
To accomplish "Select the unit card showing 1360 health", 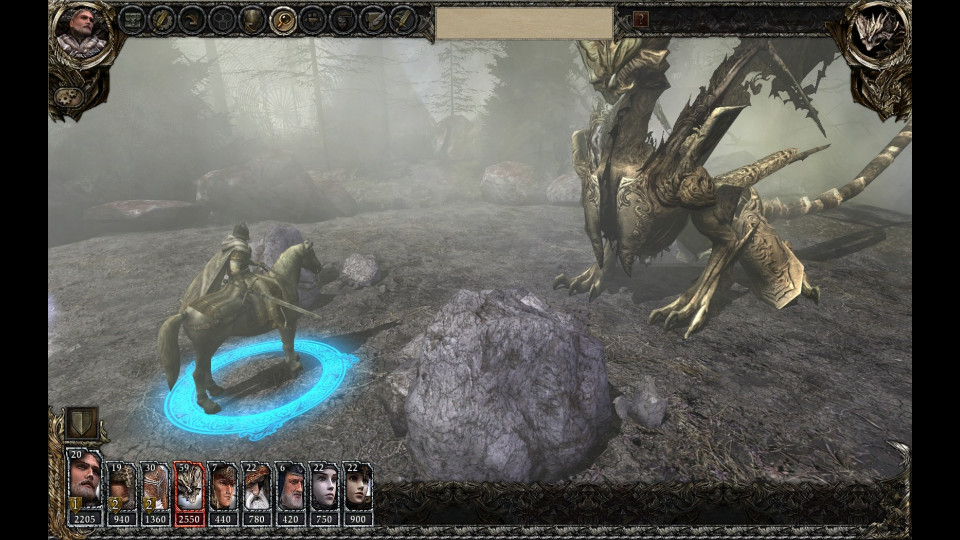I will click(x=155, y=487).
